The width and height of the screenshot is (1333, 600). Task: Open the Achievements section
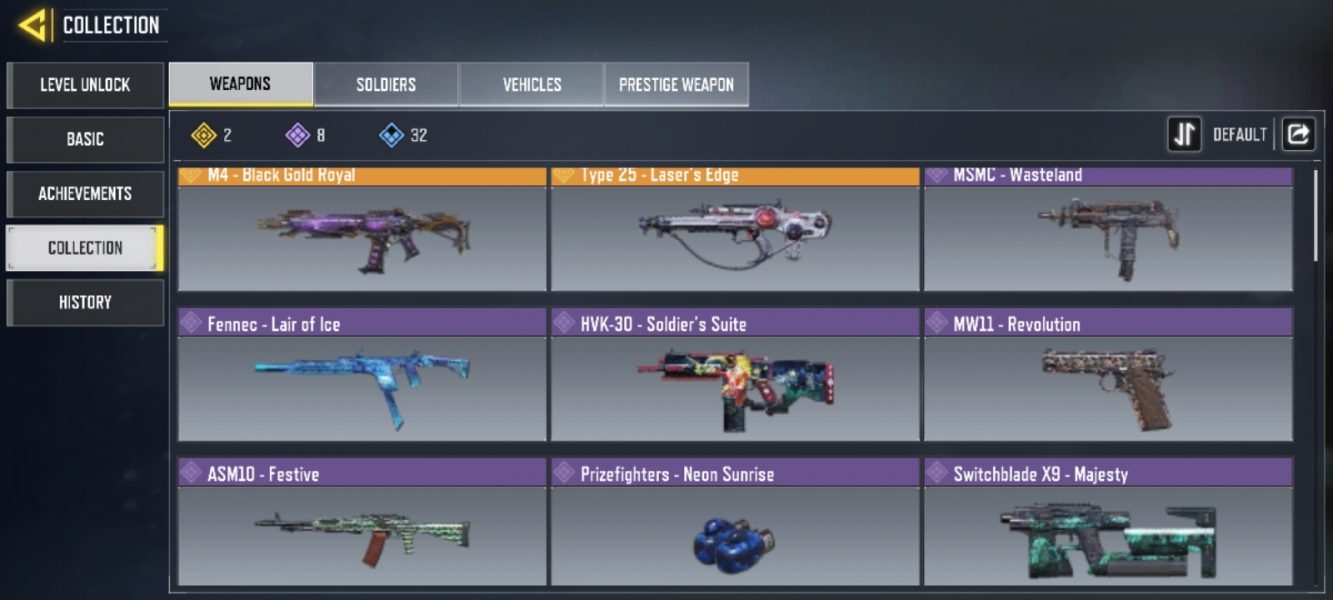(x=85, y=193)
